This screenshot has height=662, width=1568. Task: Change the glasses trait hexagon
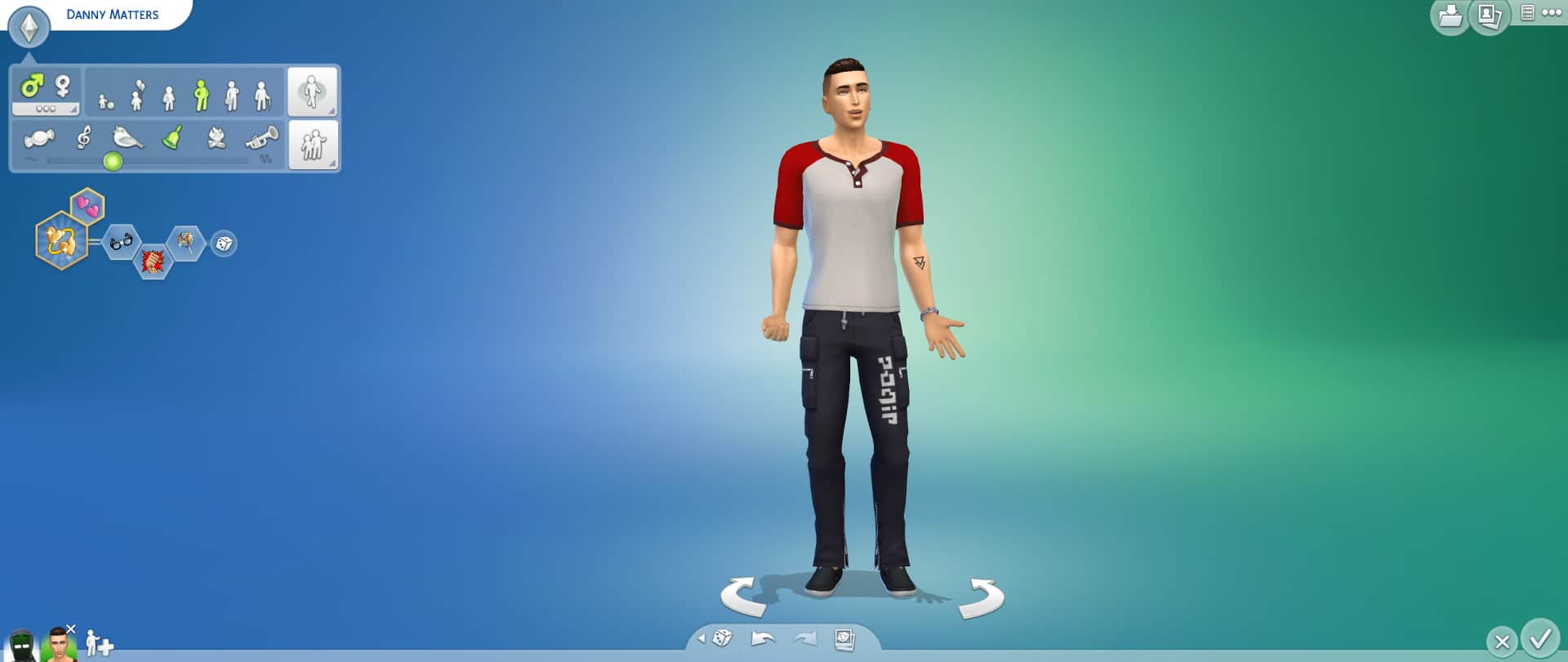(x=121, y=241)
